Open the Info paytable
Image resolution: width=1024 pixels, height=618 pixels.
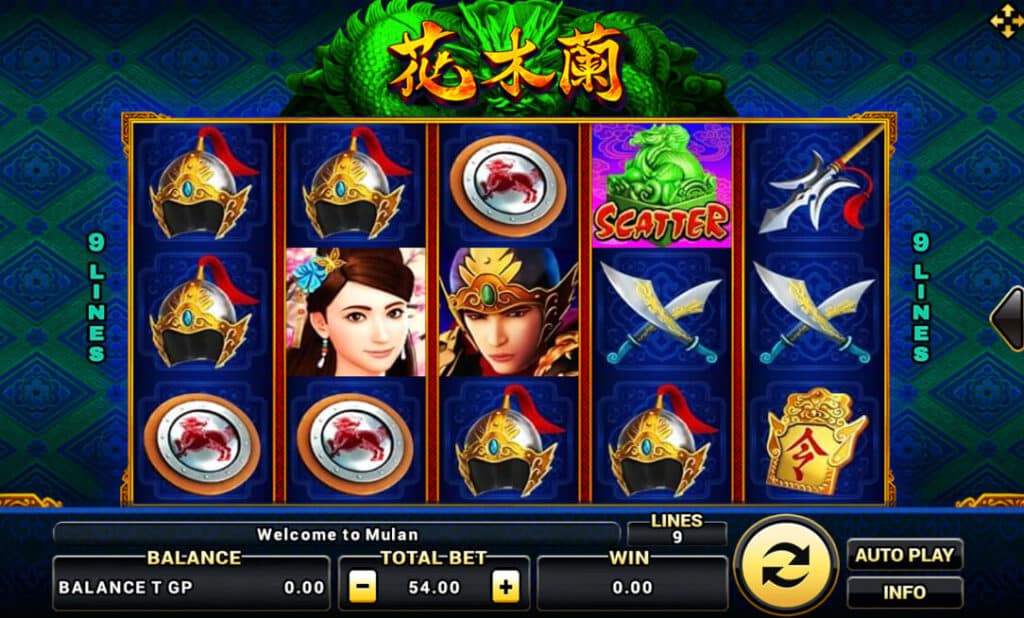coord(905,592)
